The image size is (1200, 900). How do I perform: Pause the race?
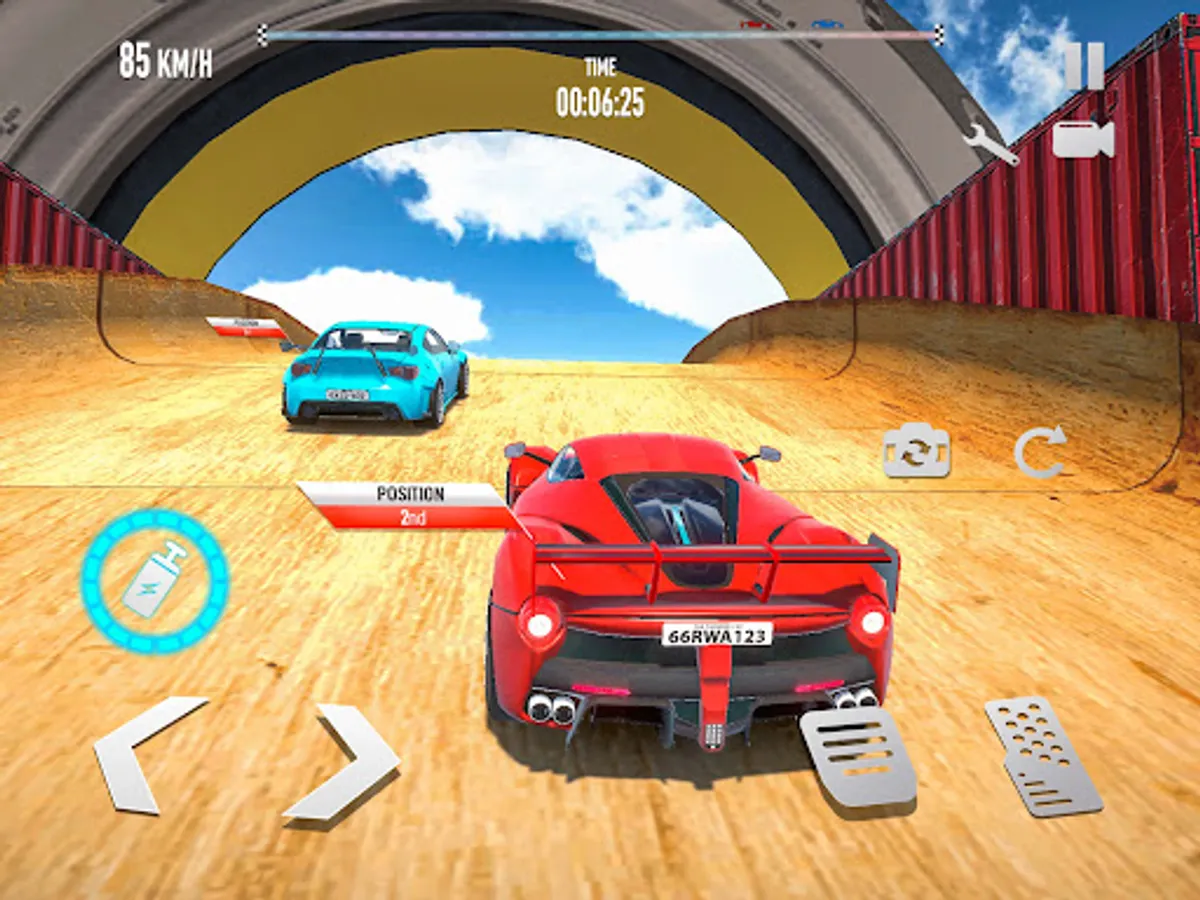(1084, 67)
